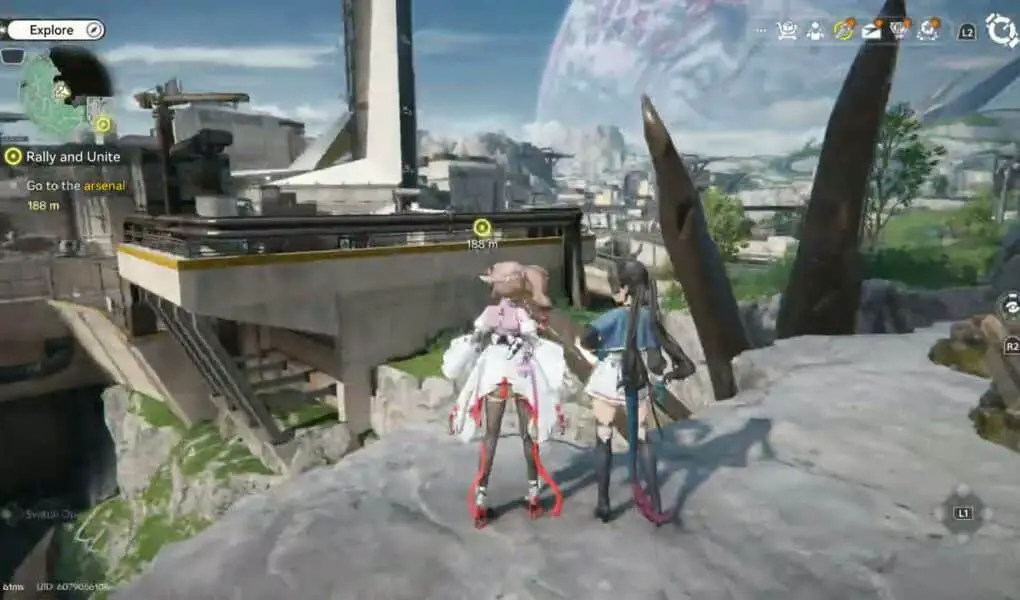Open the mail envelope icon

(872, 31)
